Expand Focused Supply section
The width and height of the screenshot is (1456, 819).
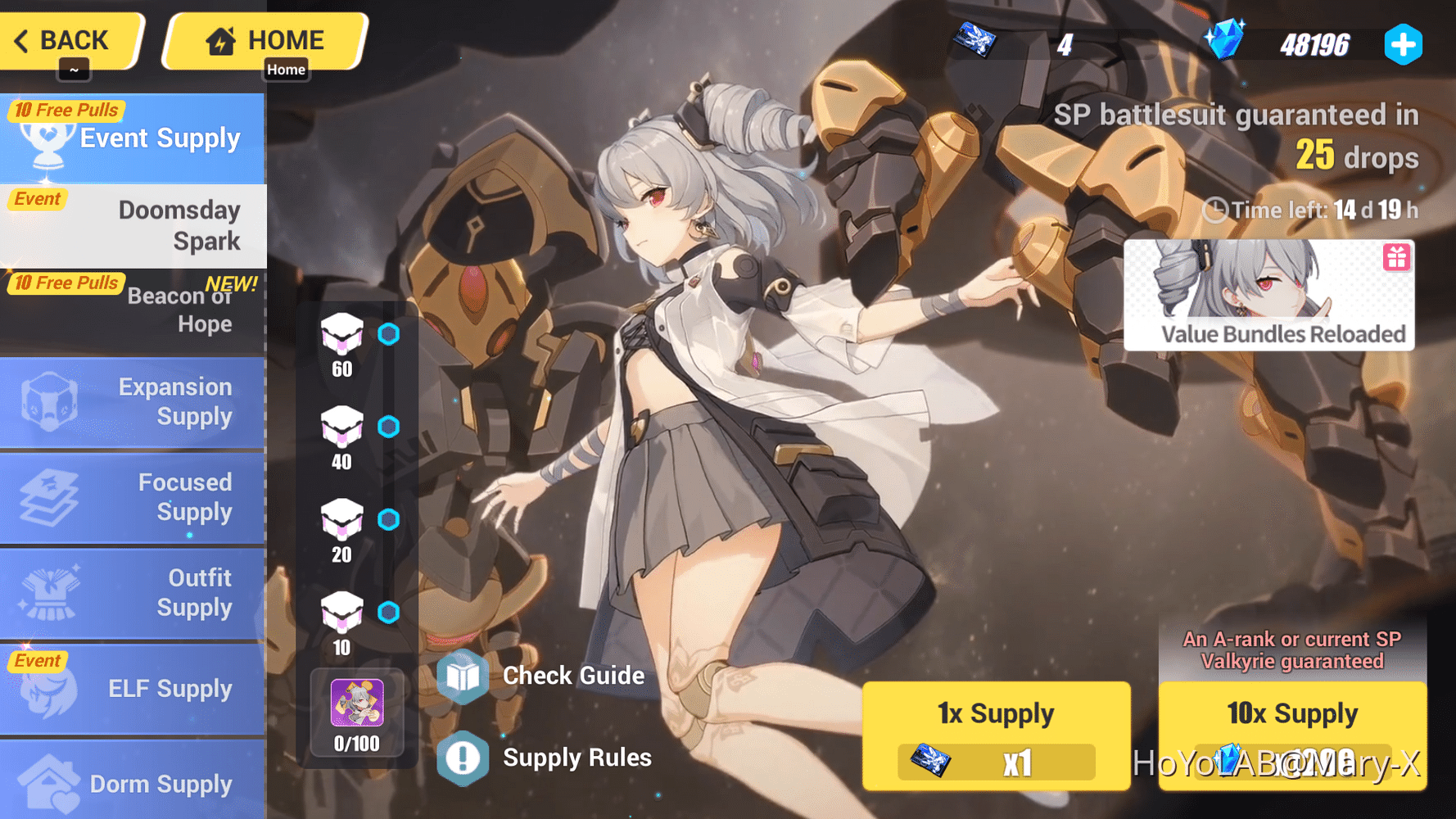click(133, 497)
